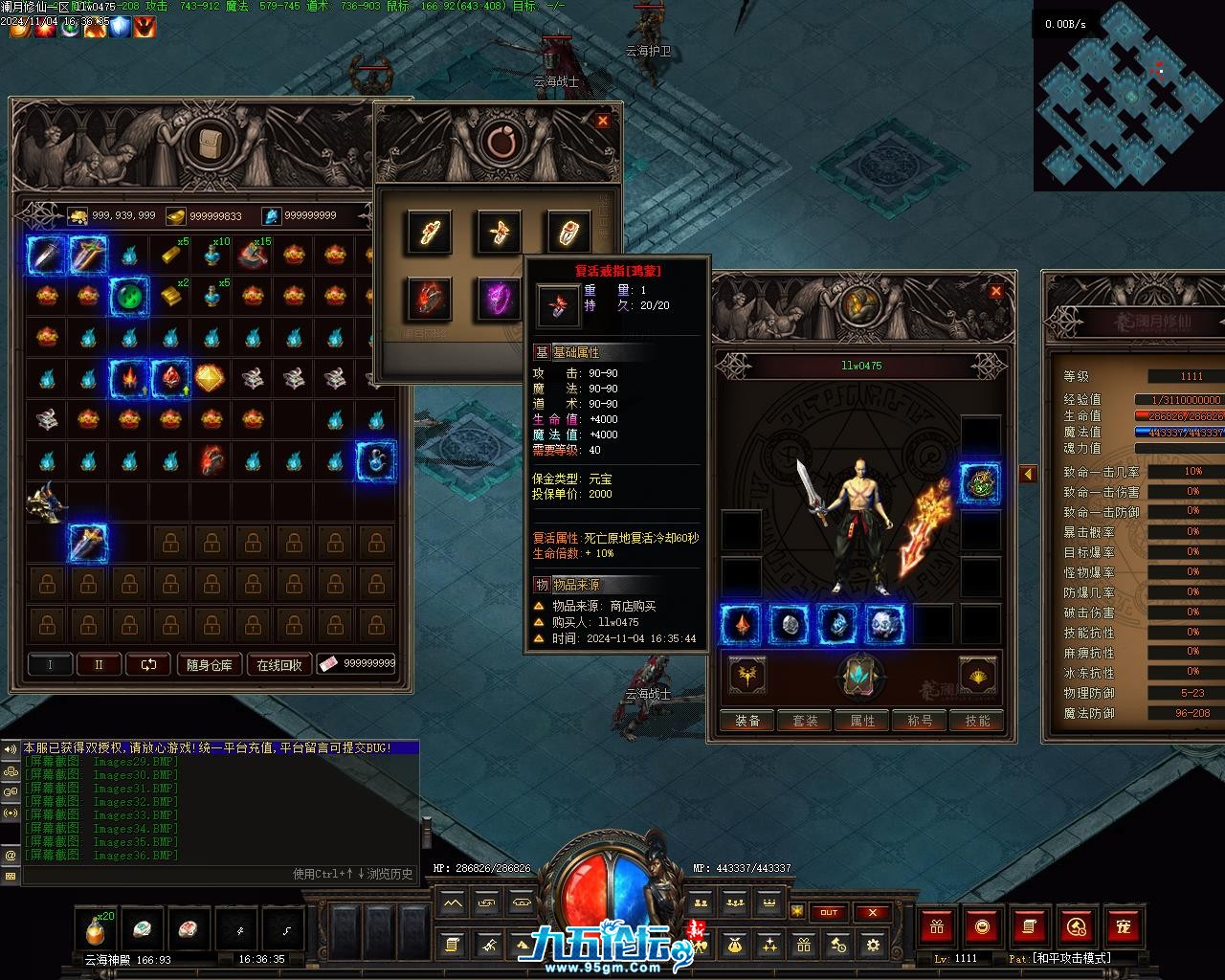
Task: Open the gear settings icon
Action: click(873, 946)
